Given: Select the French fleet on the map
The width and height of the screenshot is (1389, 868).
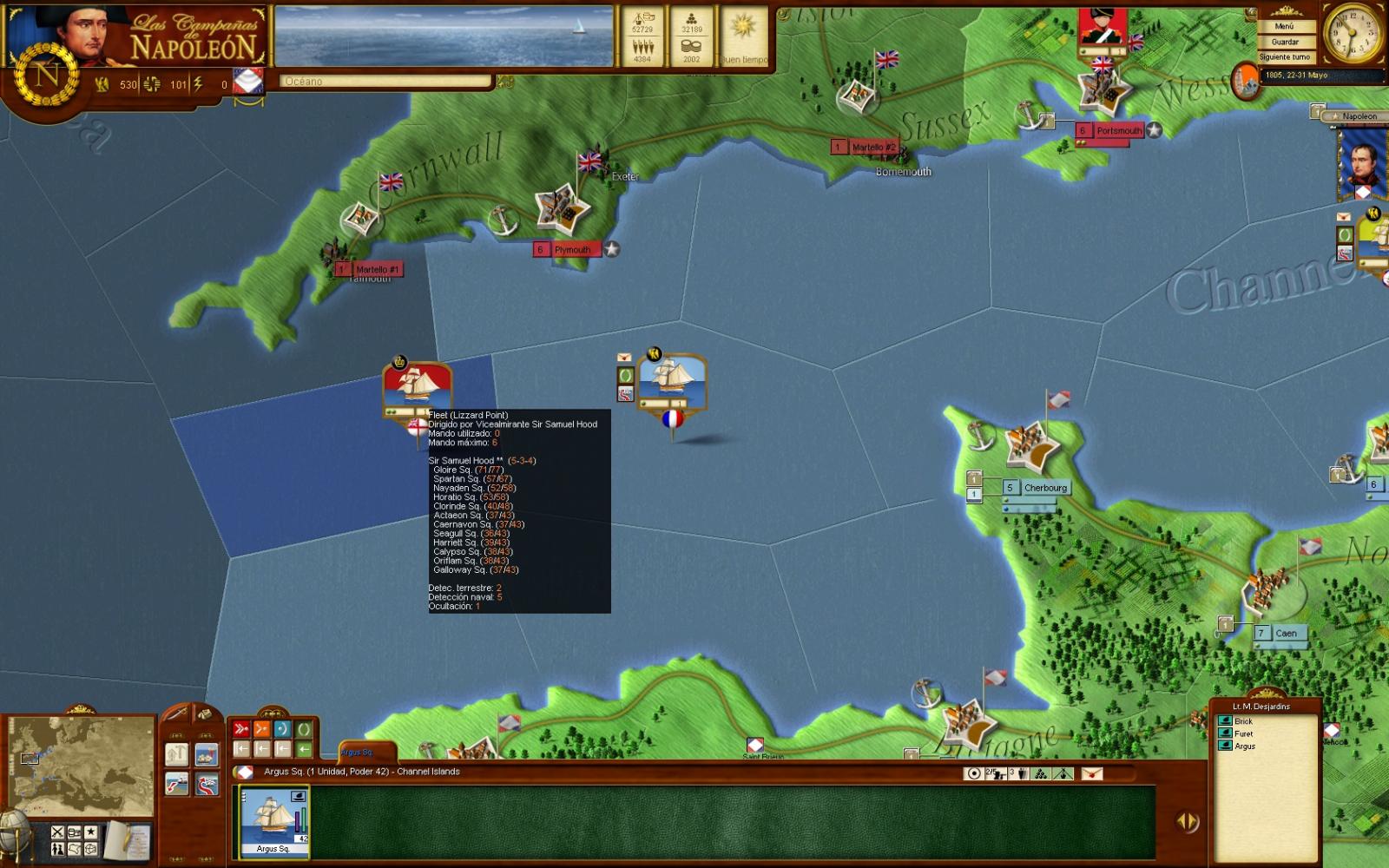Looking at the screenshot, I should 672,382.
